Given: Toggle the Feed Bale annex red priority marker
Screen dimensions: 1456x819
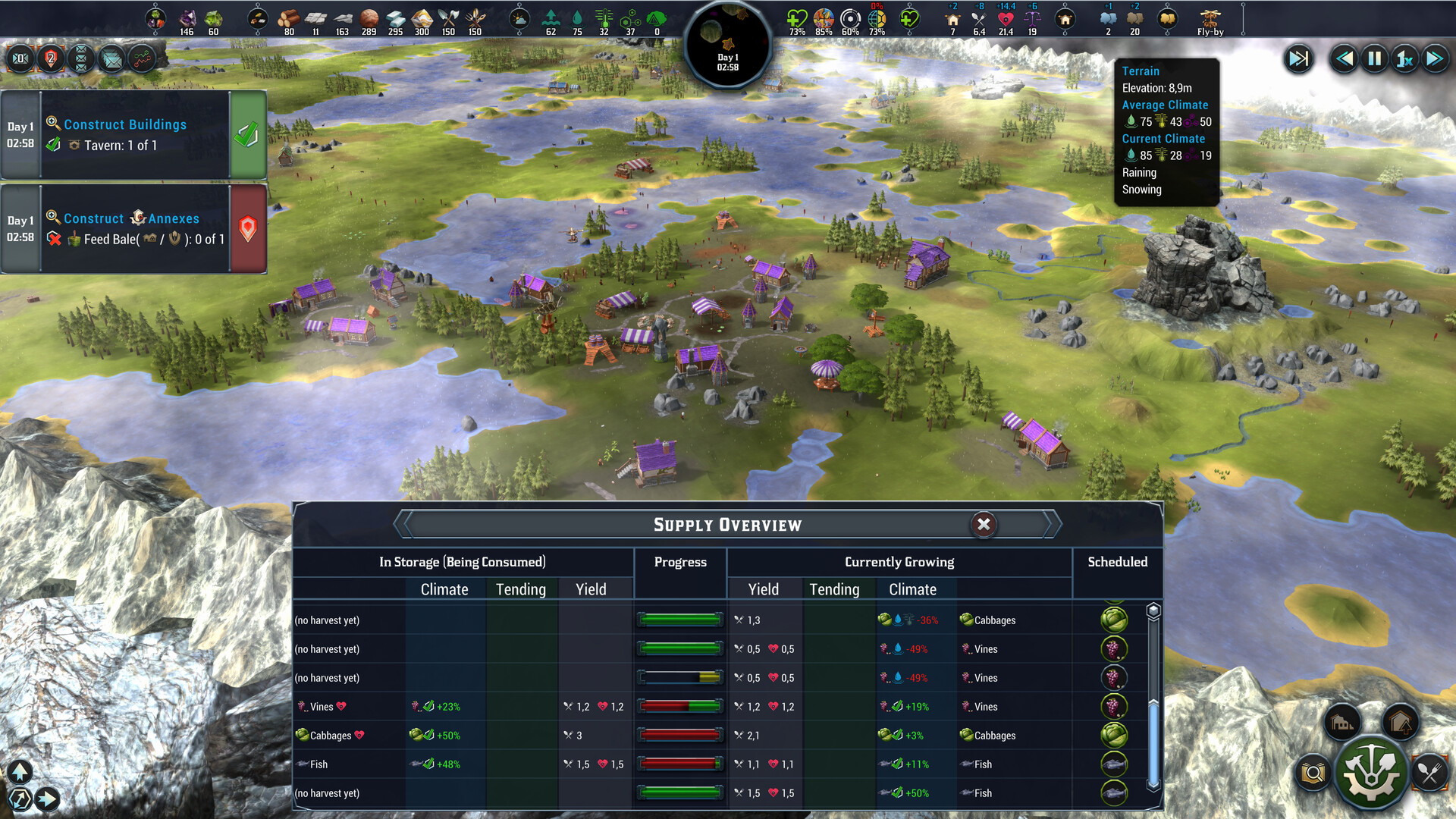Looking at the screenshot, I should coord(247,229).
